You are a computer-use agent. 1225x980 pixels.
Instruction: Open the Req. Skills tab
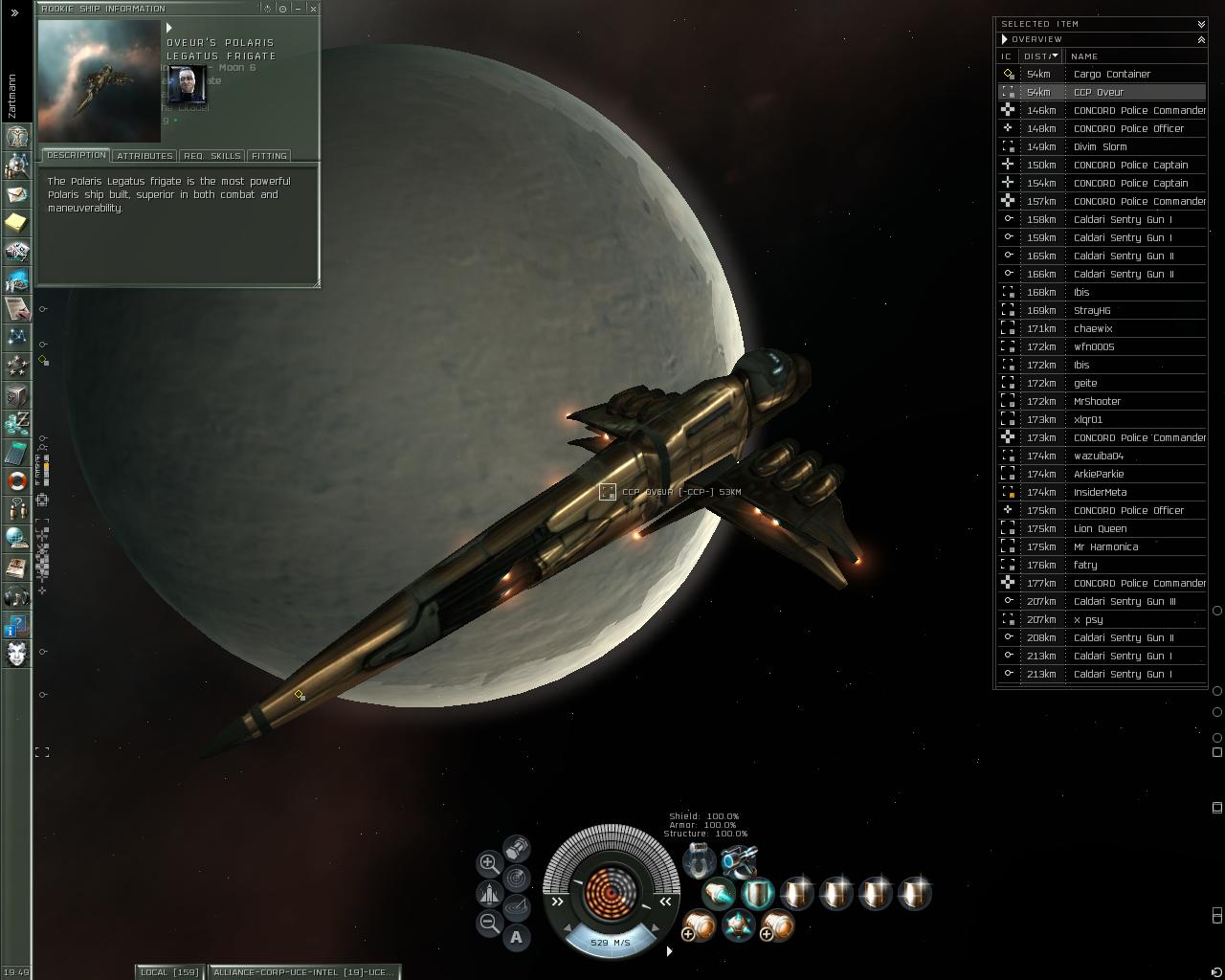(212, 156)
